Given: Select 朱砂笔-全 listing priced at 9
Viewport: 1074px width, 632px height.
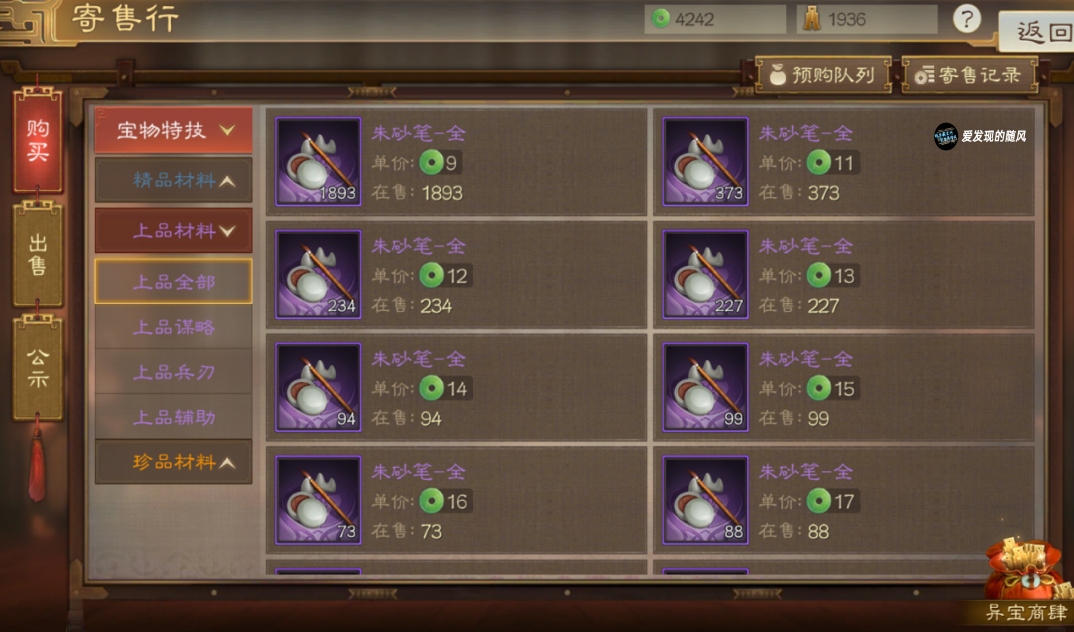Looking at the screenshot, I should (457, 162).
